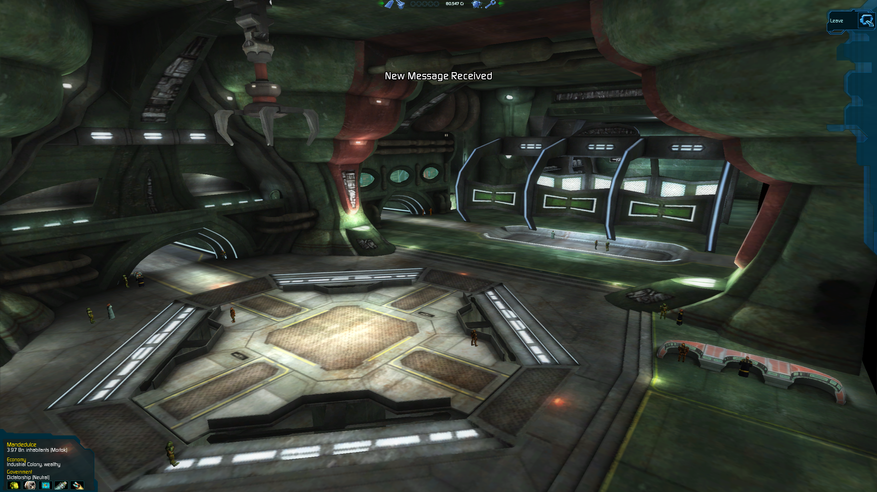Select the orange turret icon in the station panel
Screen dimensions: 877x492
(77, 486)
